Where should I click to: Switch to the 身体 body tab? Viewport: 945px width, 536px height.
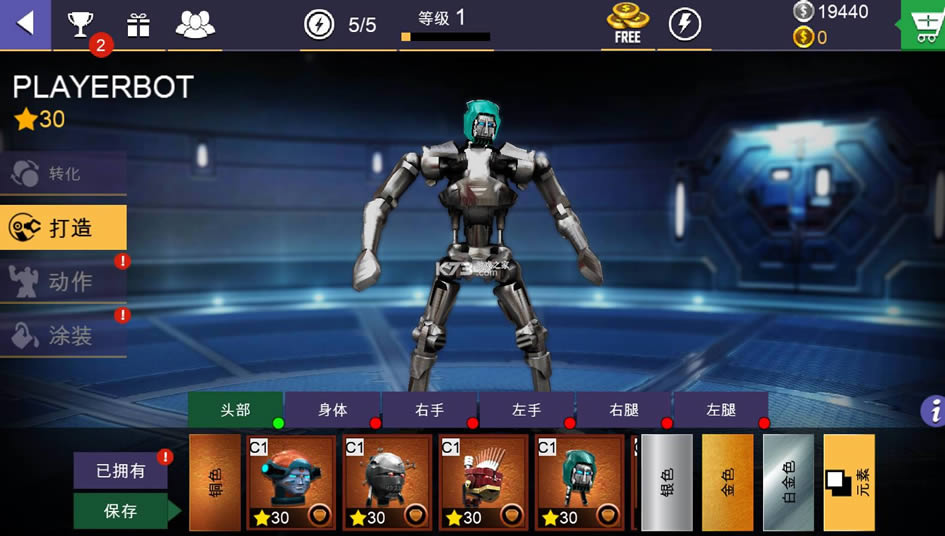[x=332, y=410]
